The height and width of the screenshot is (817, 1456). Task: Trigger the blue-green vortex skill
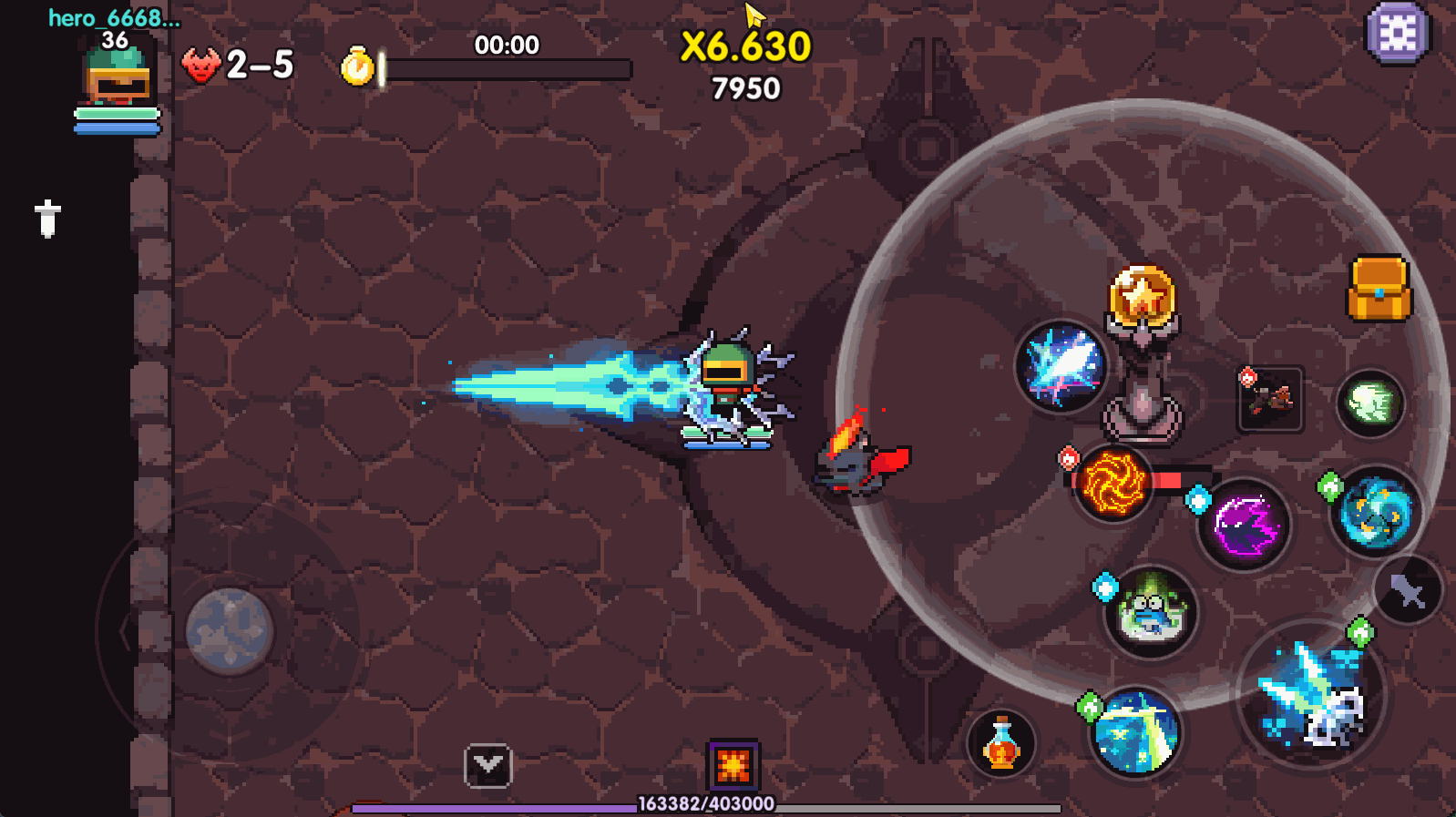click(1376, 513)
